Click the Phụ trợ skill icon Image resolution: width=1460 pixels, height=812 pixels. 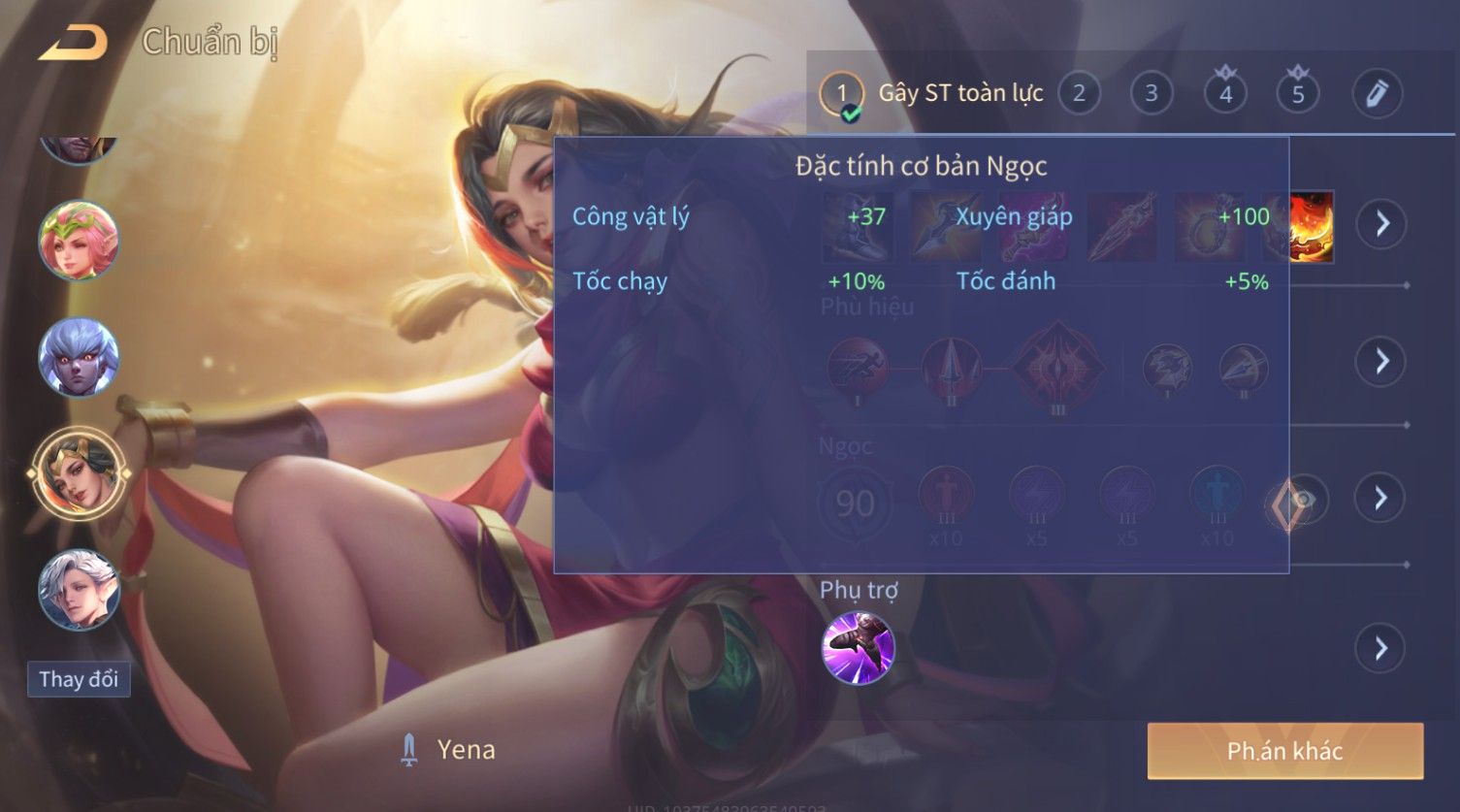pos(858,648)
